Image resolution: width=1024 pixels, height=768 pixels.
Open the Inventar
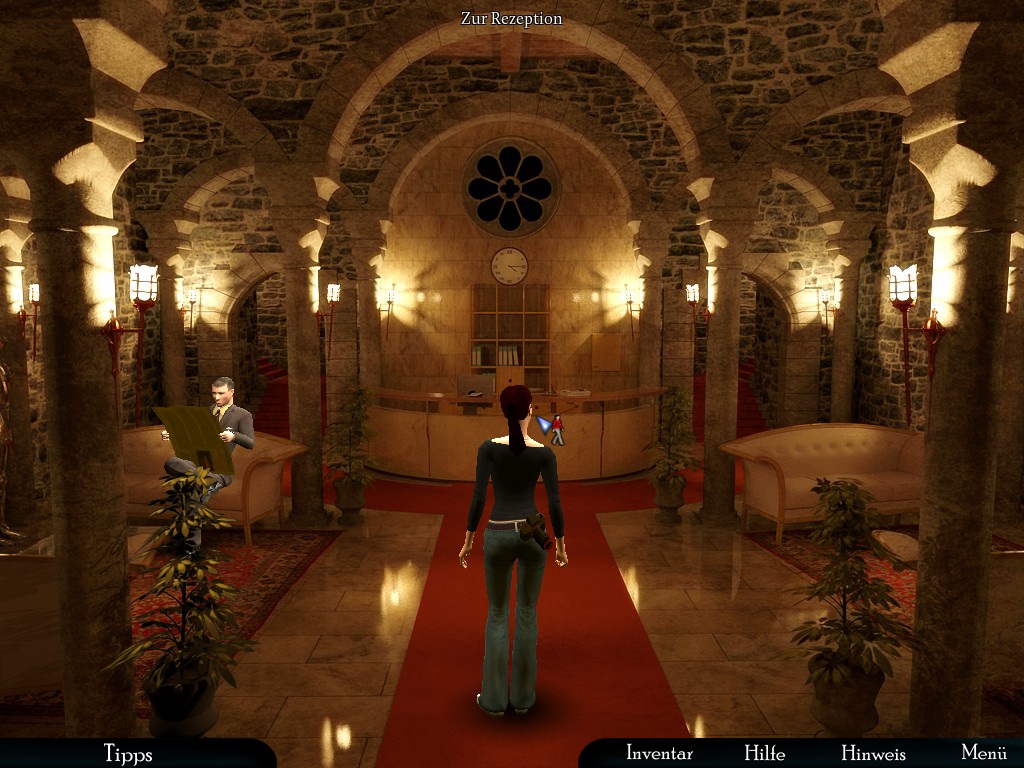pos(659,753)
